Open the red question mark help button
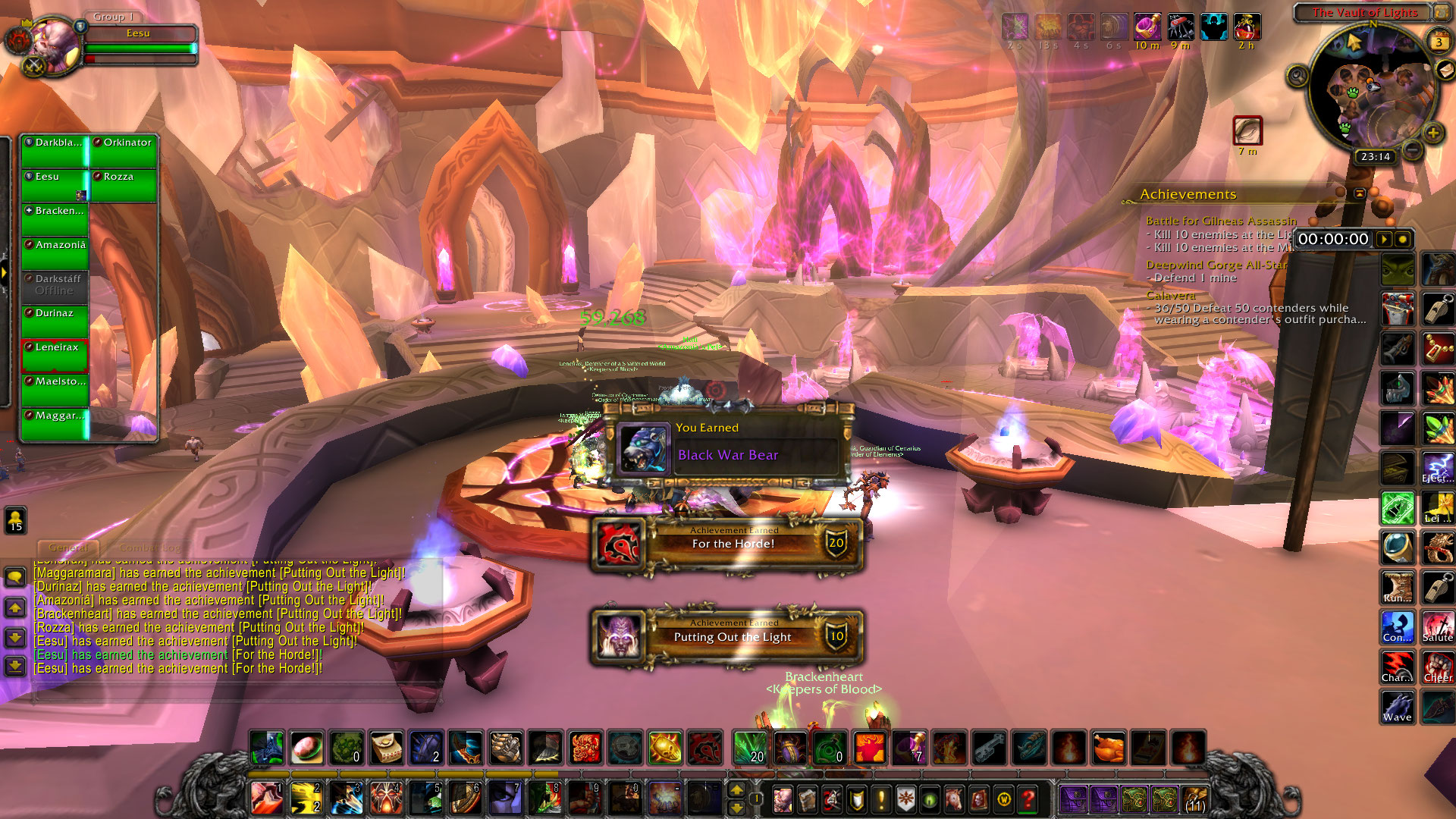1456x819 pixels. tap(1028, 799)
